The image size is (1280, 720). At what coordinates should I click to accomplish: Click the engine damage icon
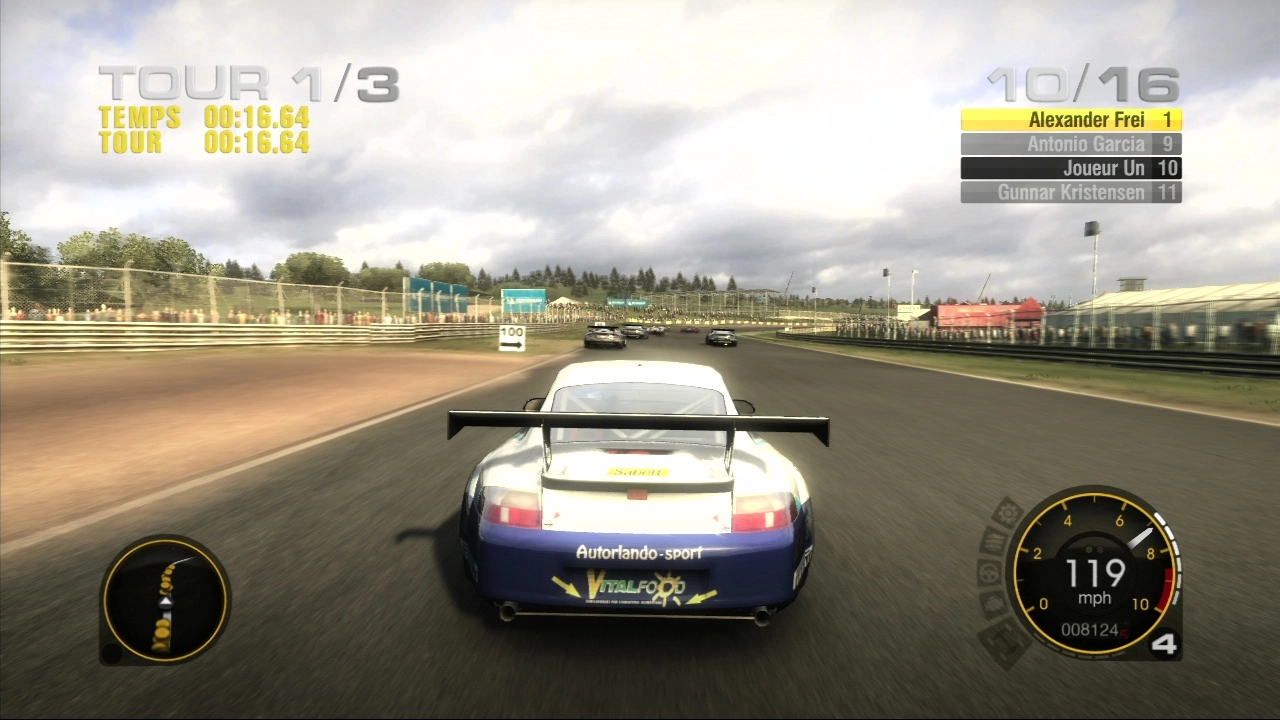tap(994, 605)
